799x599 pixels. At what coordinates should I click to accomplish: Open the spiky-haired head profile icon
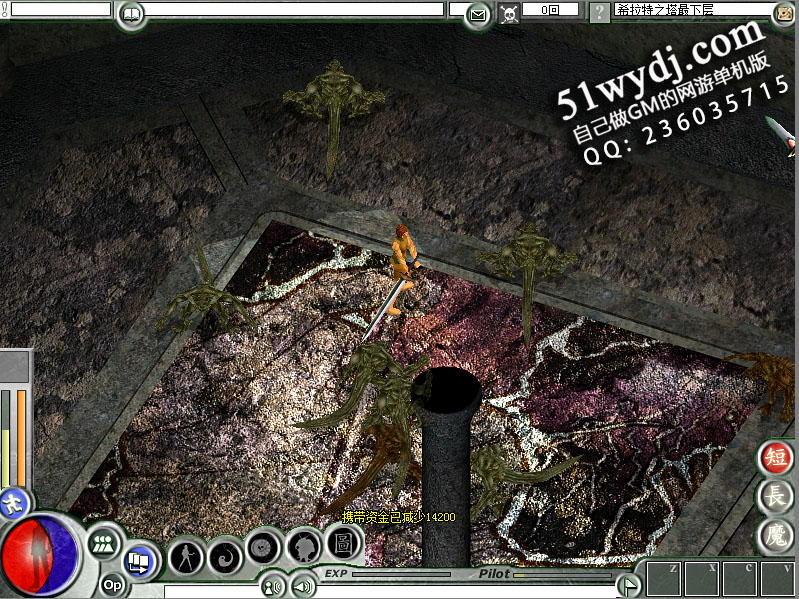pos(303,546)
